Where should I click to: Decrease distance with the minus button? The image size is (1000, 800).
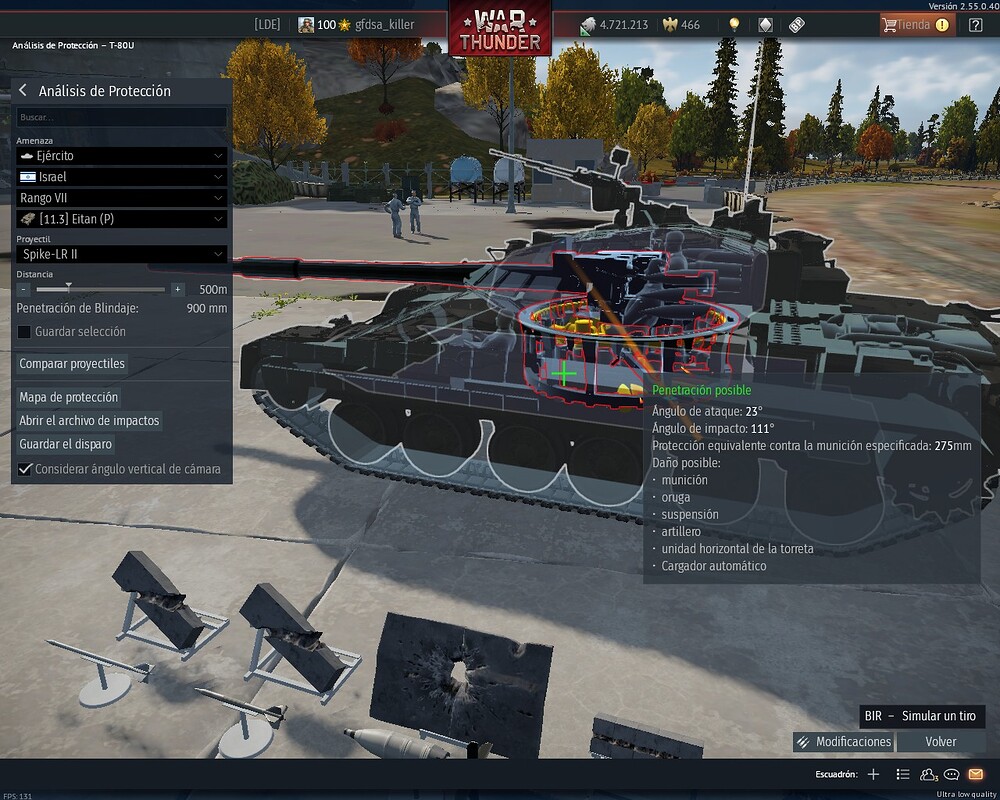(x=23, y=289)
